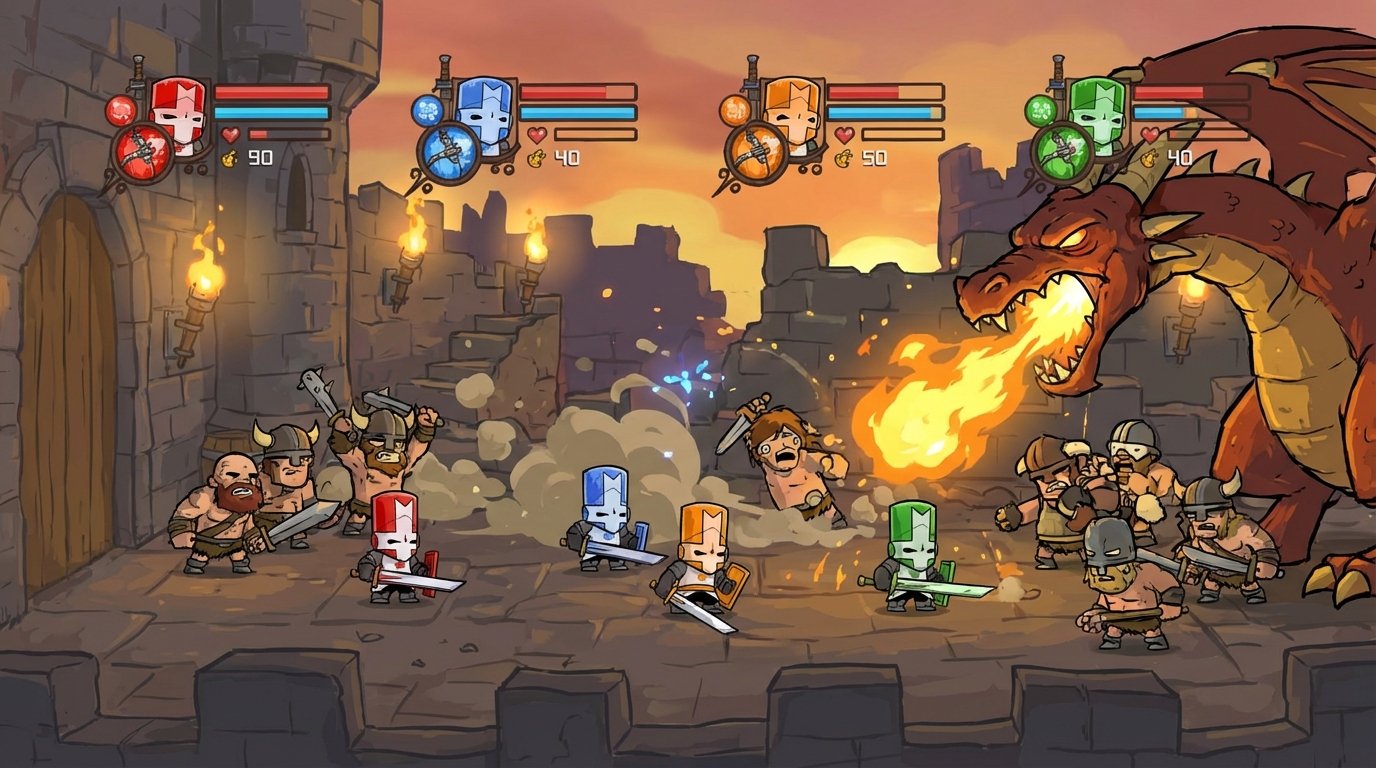Click the heart icon beside the blue knight's bars

click(536, 133)
